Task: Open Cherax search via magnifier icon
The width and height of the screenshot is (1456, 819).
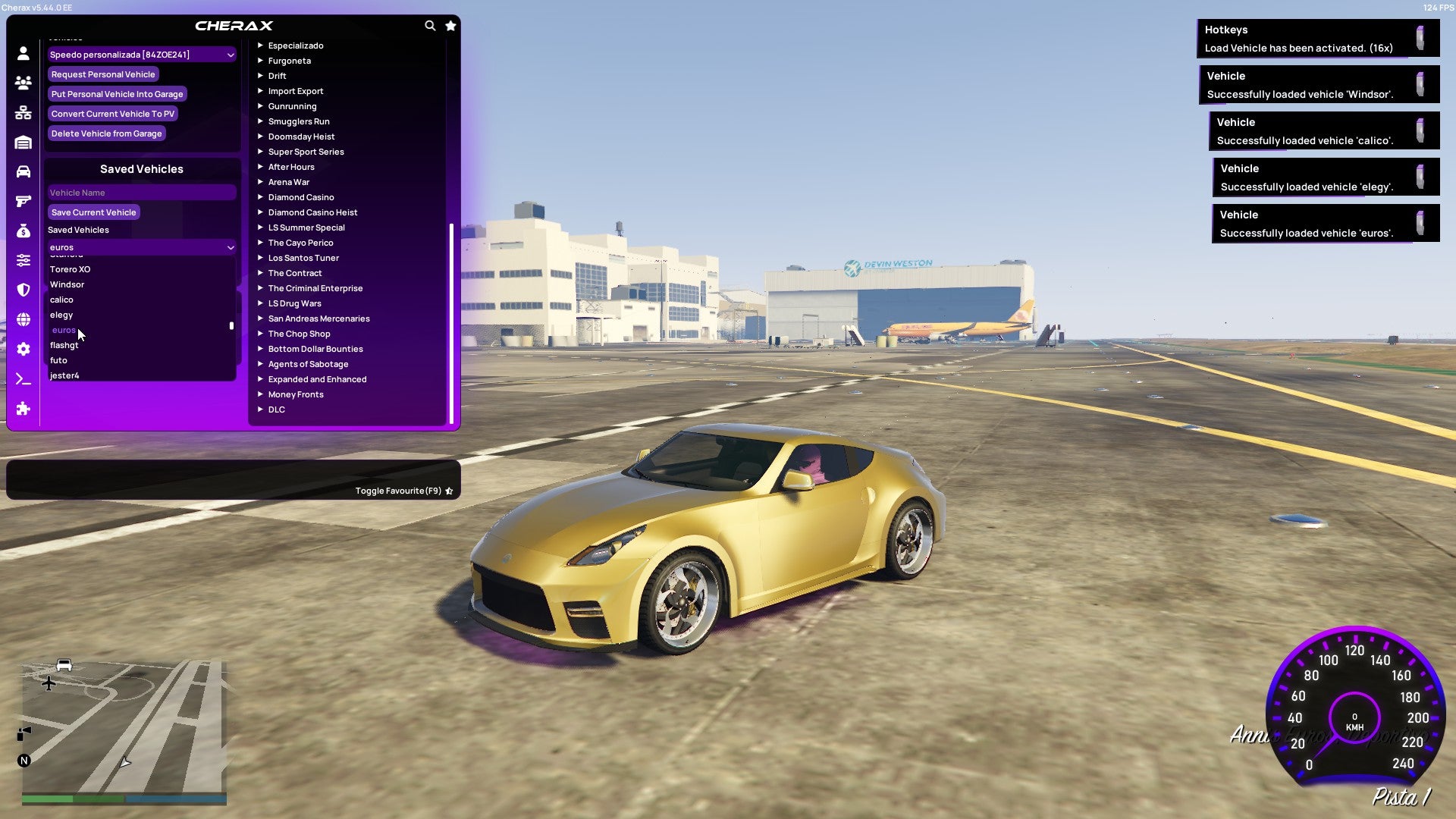Action: click(x=430, y=25)
